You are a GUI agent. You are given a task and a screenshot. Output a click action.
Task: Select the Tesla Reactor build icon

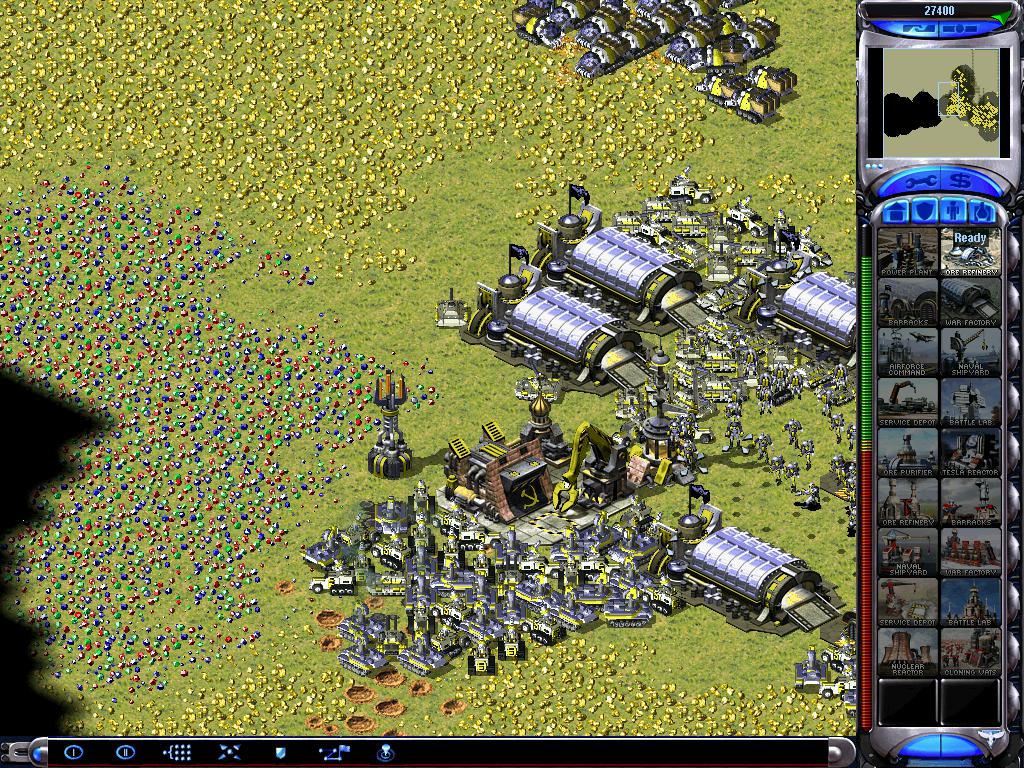click(970, 452)
